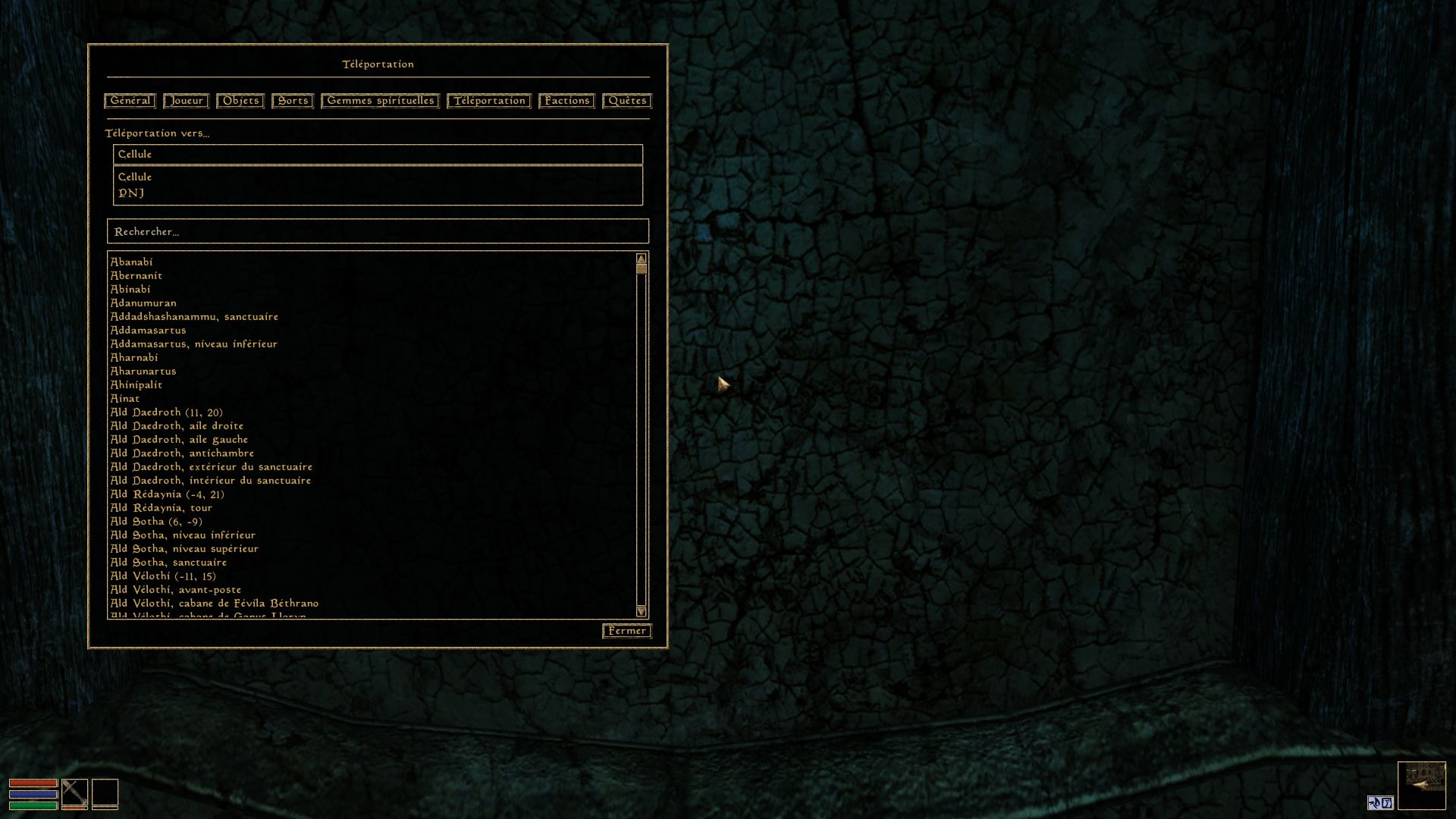Screen dimensions: 1456x819
Task: Choose PNJ in the teleport dropdown
Action: [x=131, y=193]
